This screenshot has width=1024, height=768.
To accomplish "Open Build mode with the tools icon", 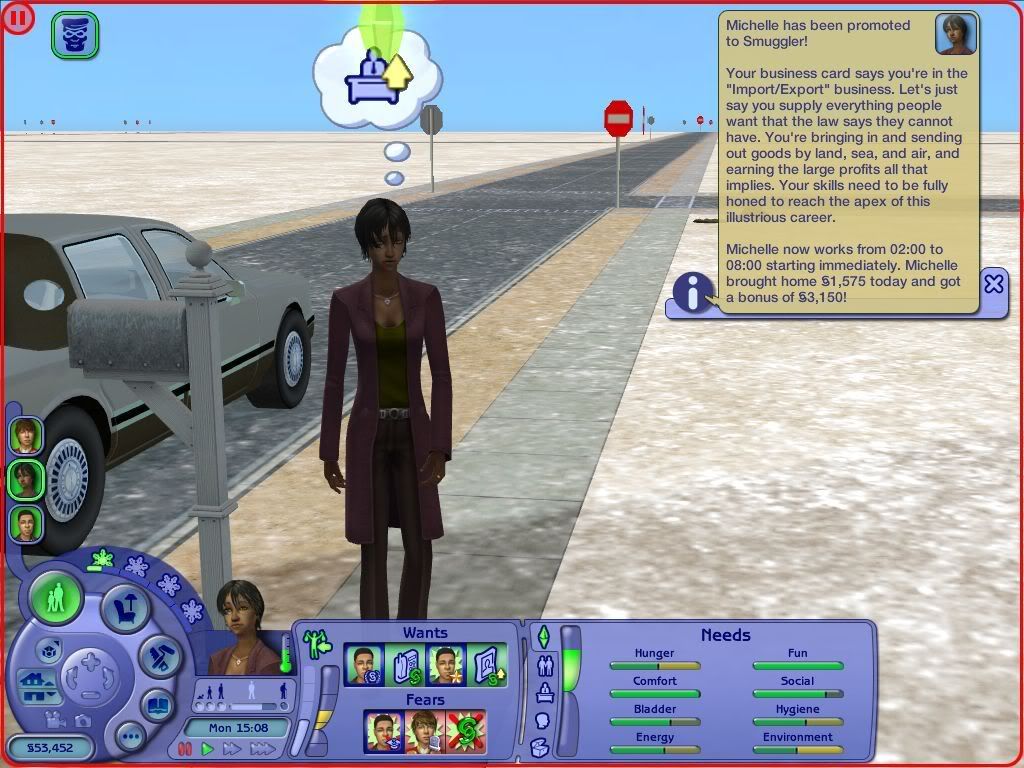I will [158, 656].
